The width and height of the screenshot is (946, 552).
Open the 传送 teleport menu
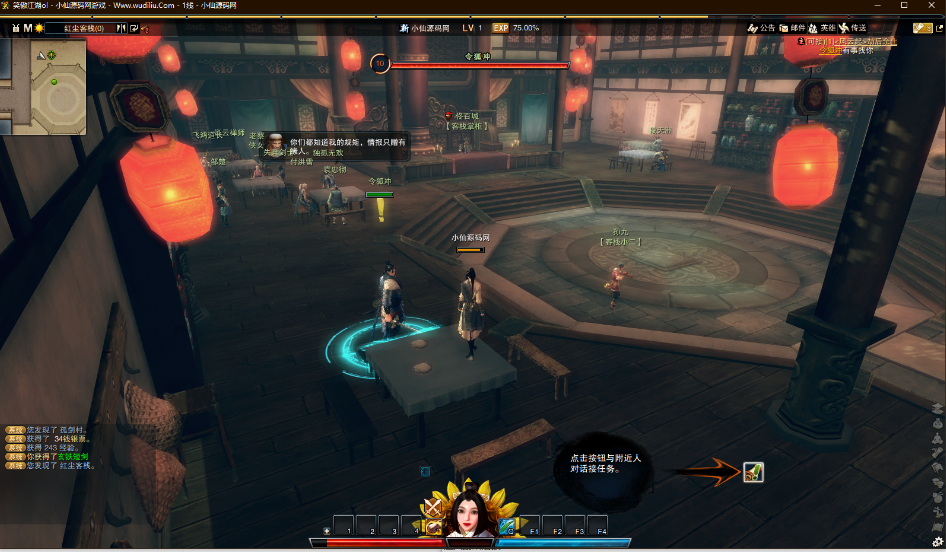coord(853,28)
